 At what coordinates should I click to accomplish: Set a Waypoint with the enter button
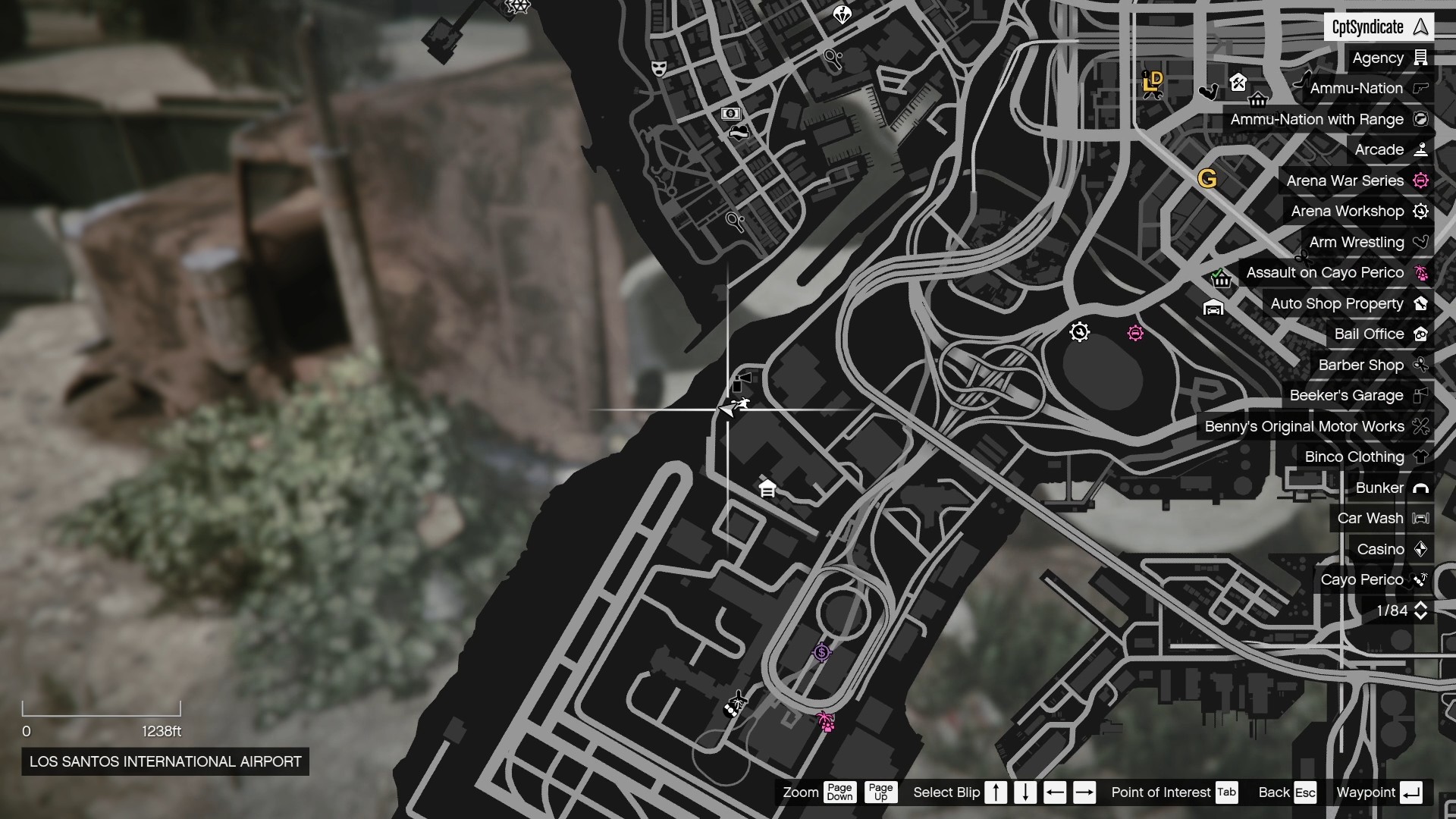pyautogui.click(x=1412, y=792)
